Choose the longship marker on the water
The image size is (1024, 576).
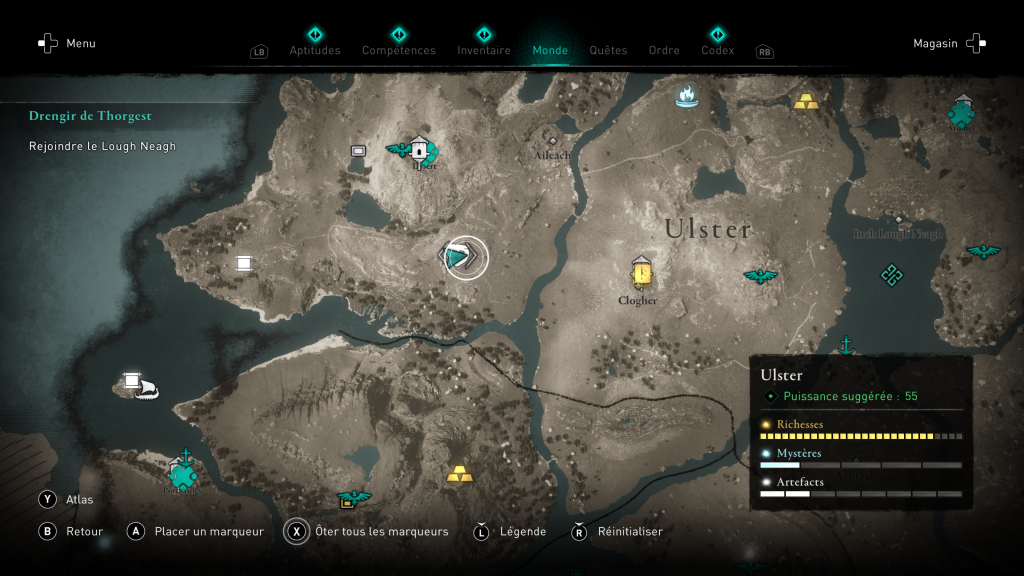146,388
